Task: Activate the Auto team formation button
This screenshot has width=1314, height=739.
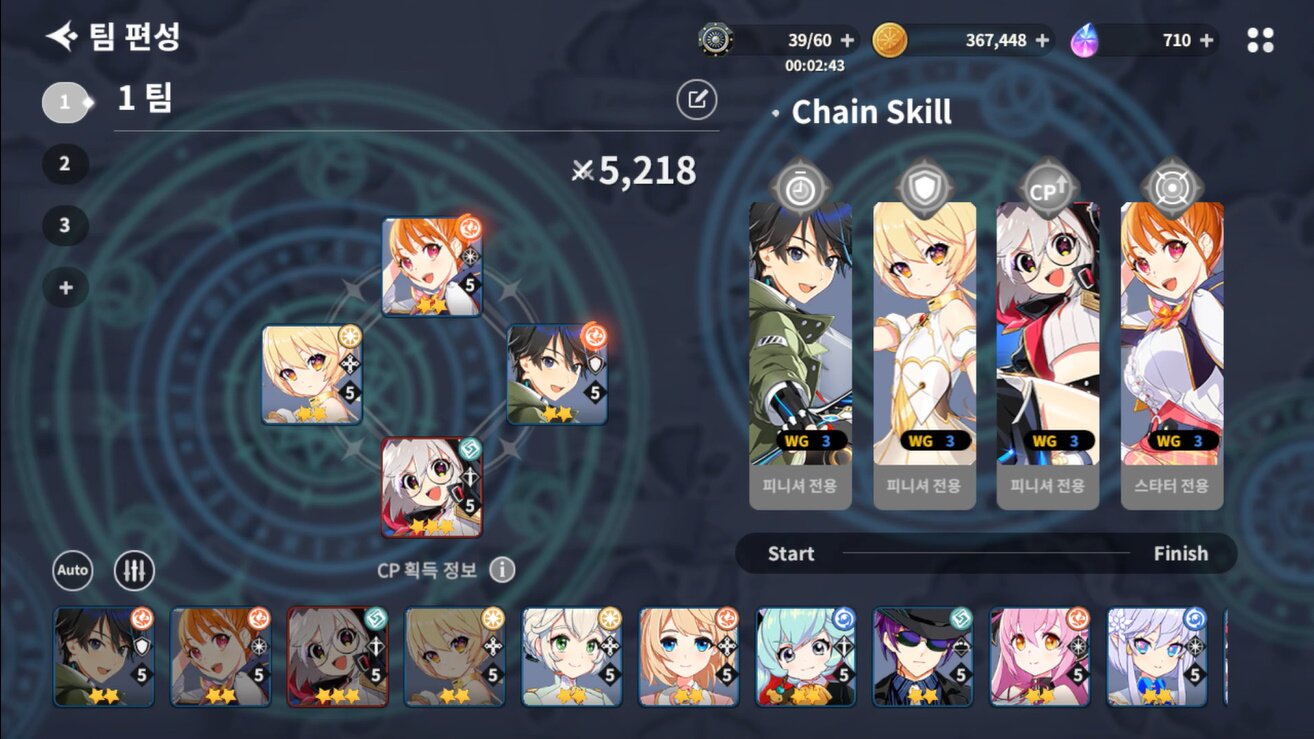Action: [72, 570]
